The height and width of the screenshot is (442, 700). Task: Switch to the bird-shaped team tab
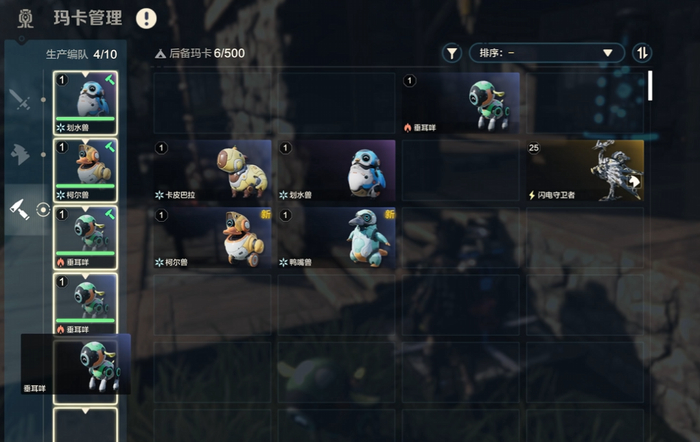(x=20, y=153)
